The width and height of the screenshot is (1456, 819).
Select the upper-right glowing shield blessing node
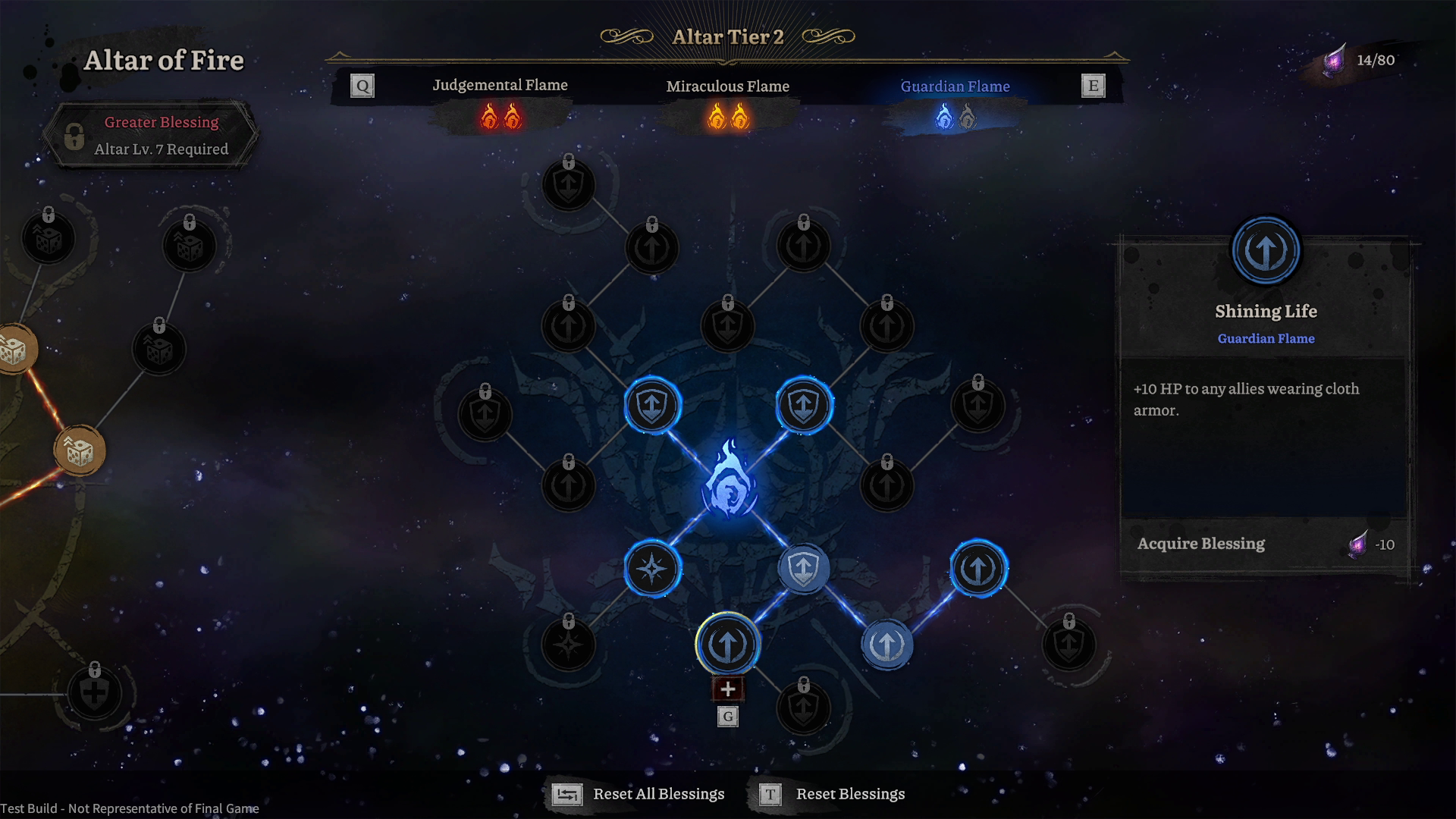pyautogui.click(x=802, y=406)
